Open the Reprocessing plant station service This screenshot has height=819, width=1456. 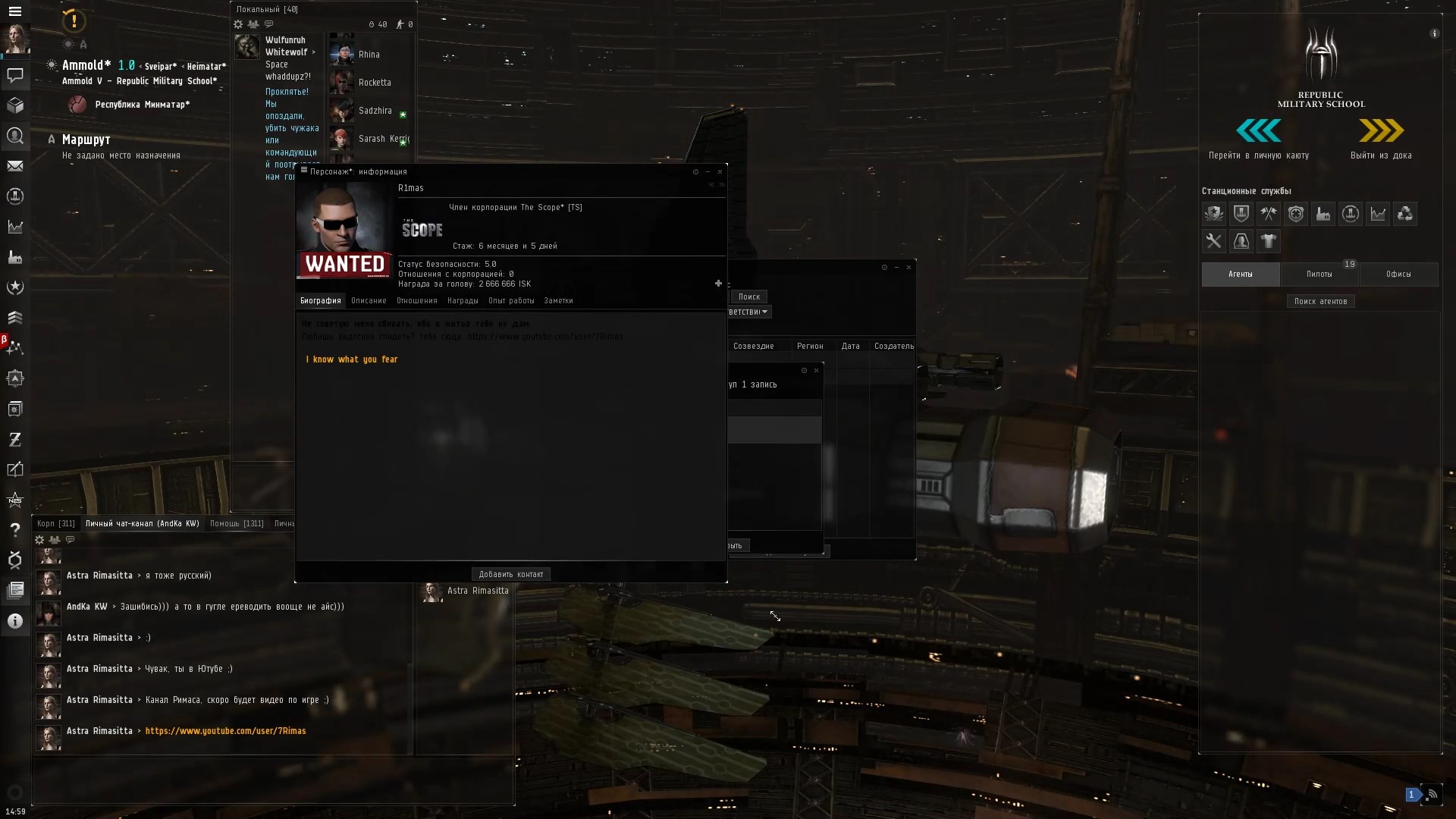[1405, 214]
